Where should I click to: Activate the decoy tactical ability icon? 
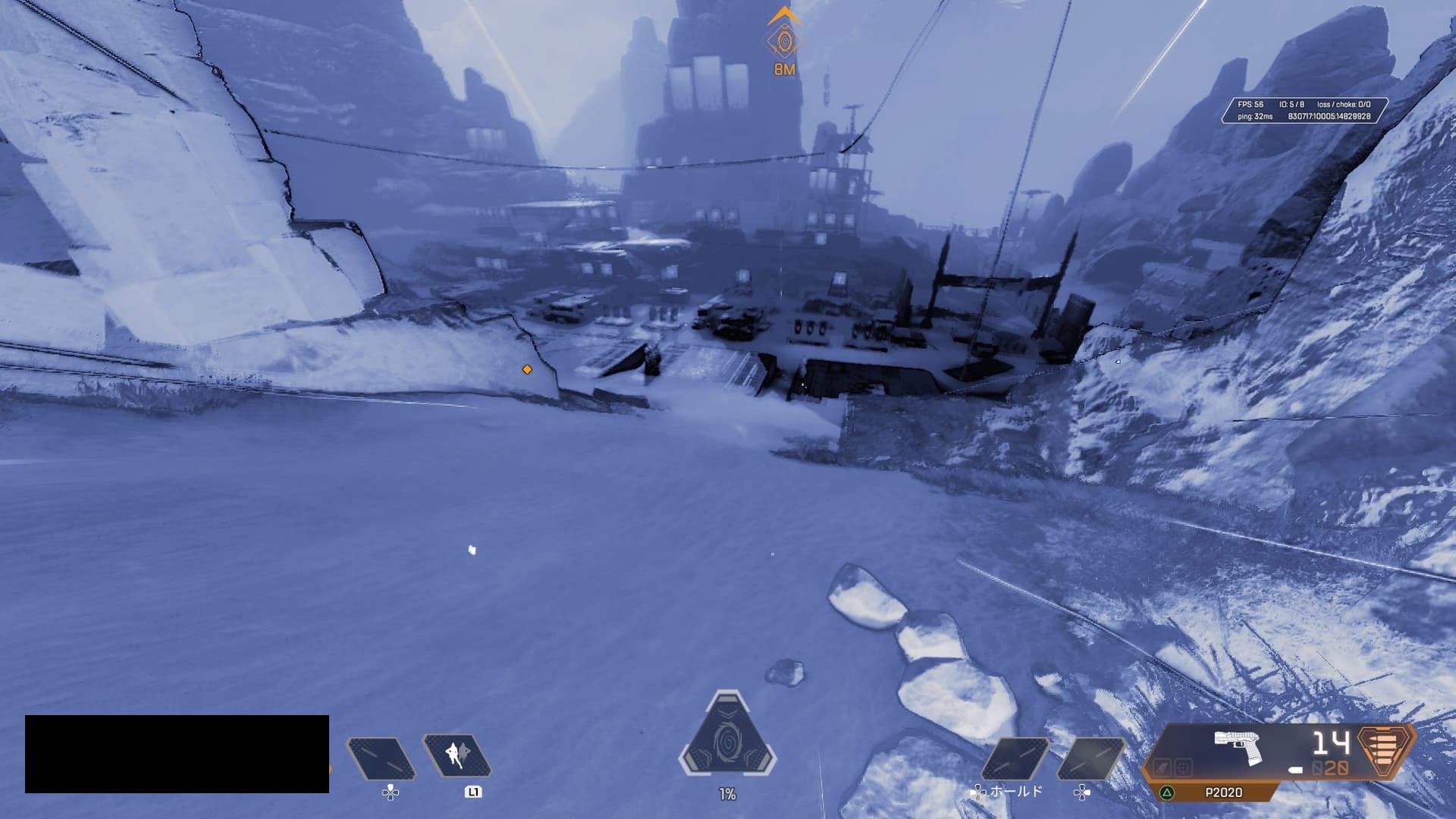pyautogui.click(x=457, y=756)
